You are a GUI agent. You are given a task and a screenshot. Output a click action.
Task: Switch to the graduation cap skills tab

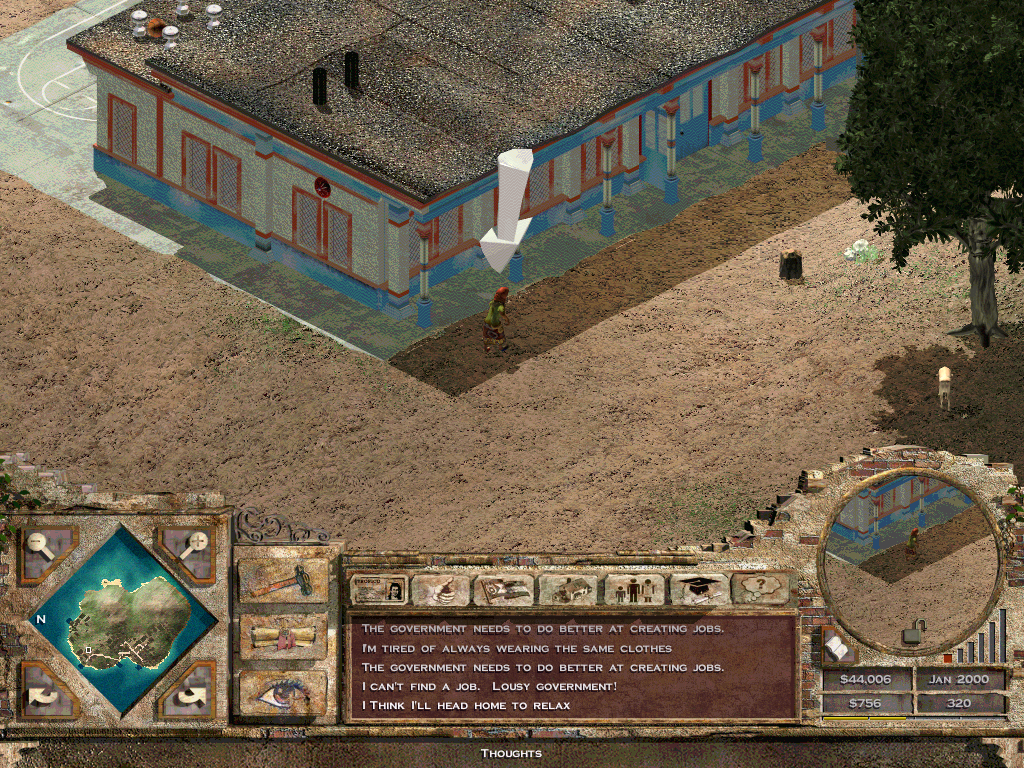click(698, 590)
